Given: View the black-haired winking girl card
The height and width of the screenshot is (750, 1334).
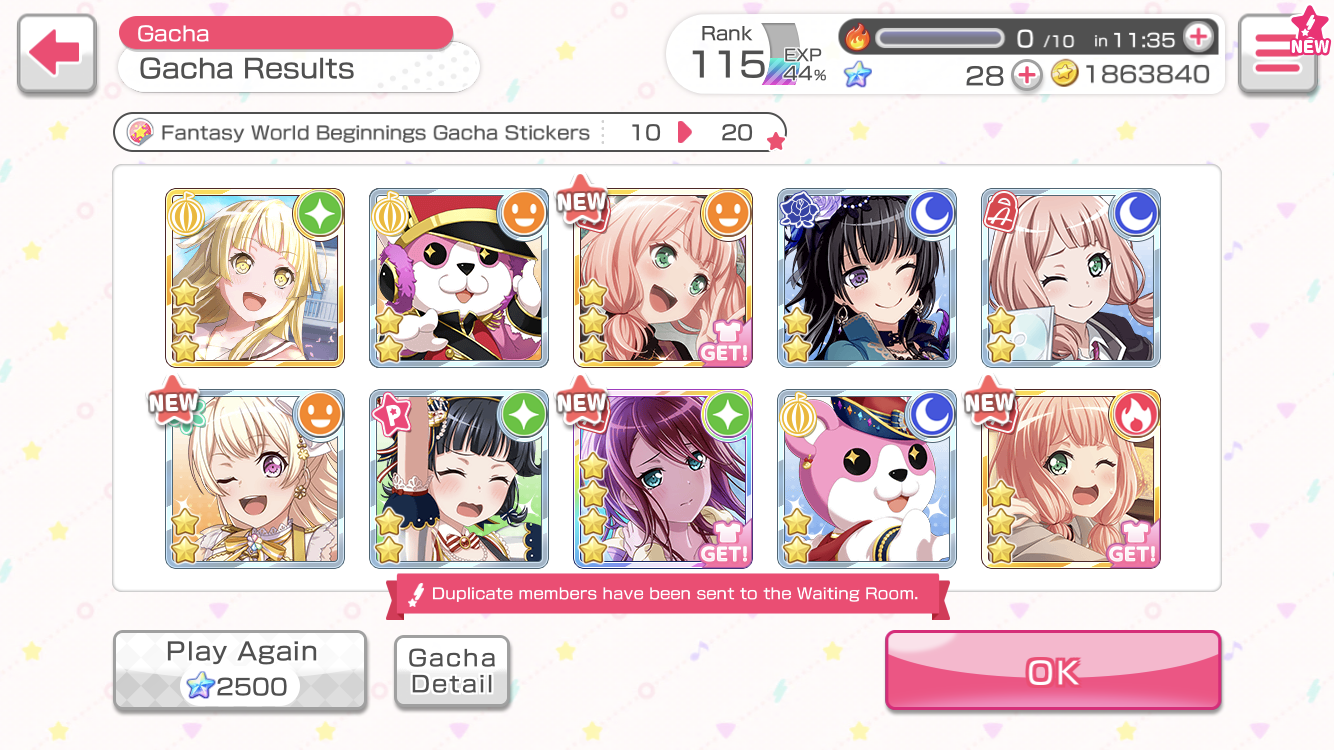Looking at the screenshot, I should 867,278.
